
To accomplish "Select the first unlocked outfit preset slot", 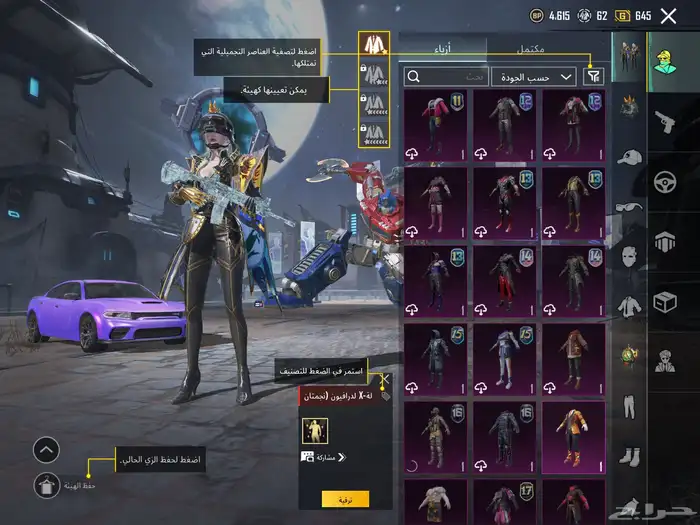I will (x=373, y=46).
